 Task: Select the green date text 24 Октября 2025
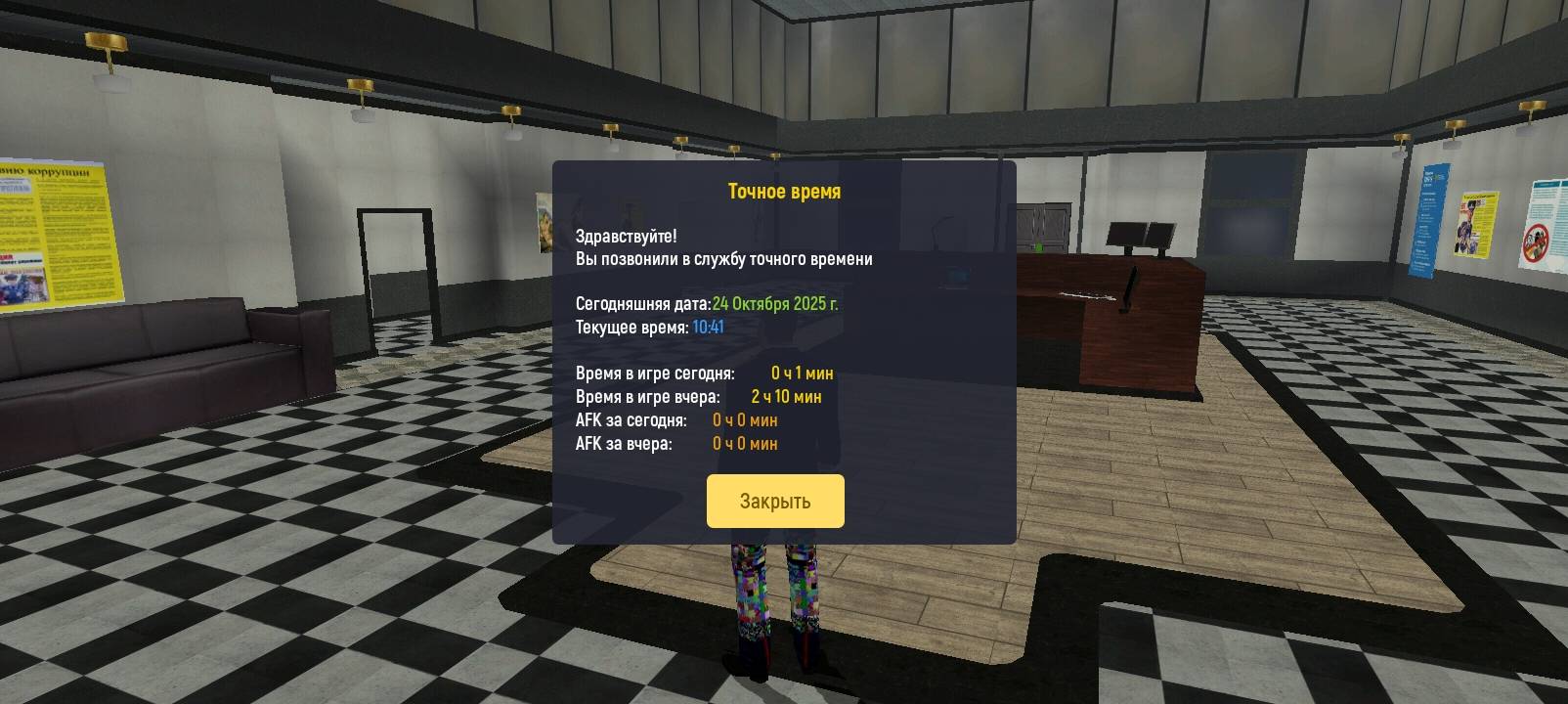point(777,303)
